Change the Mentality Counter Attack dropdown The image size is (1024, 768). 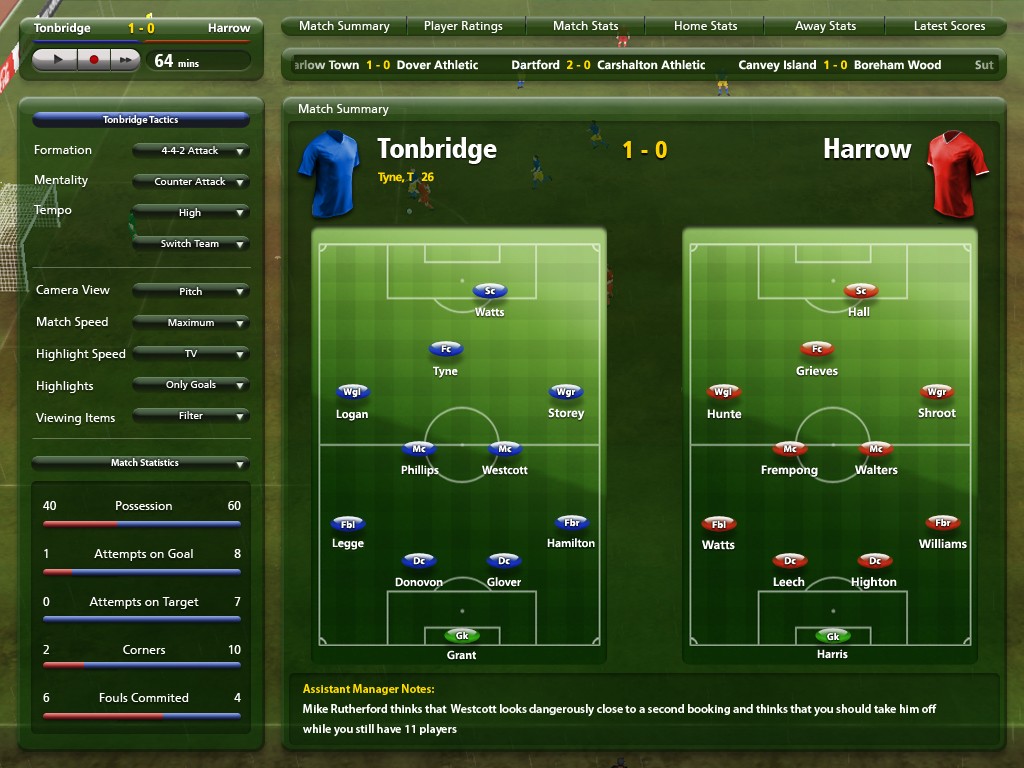(x=190, y=182)
